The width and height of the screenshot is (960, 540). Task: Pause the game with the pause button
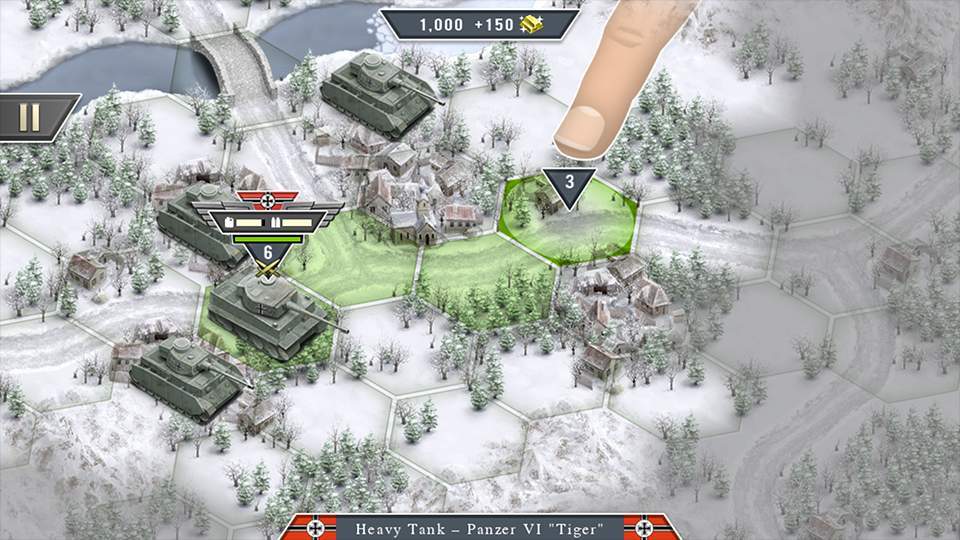click(x=30, y=117)
